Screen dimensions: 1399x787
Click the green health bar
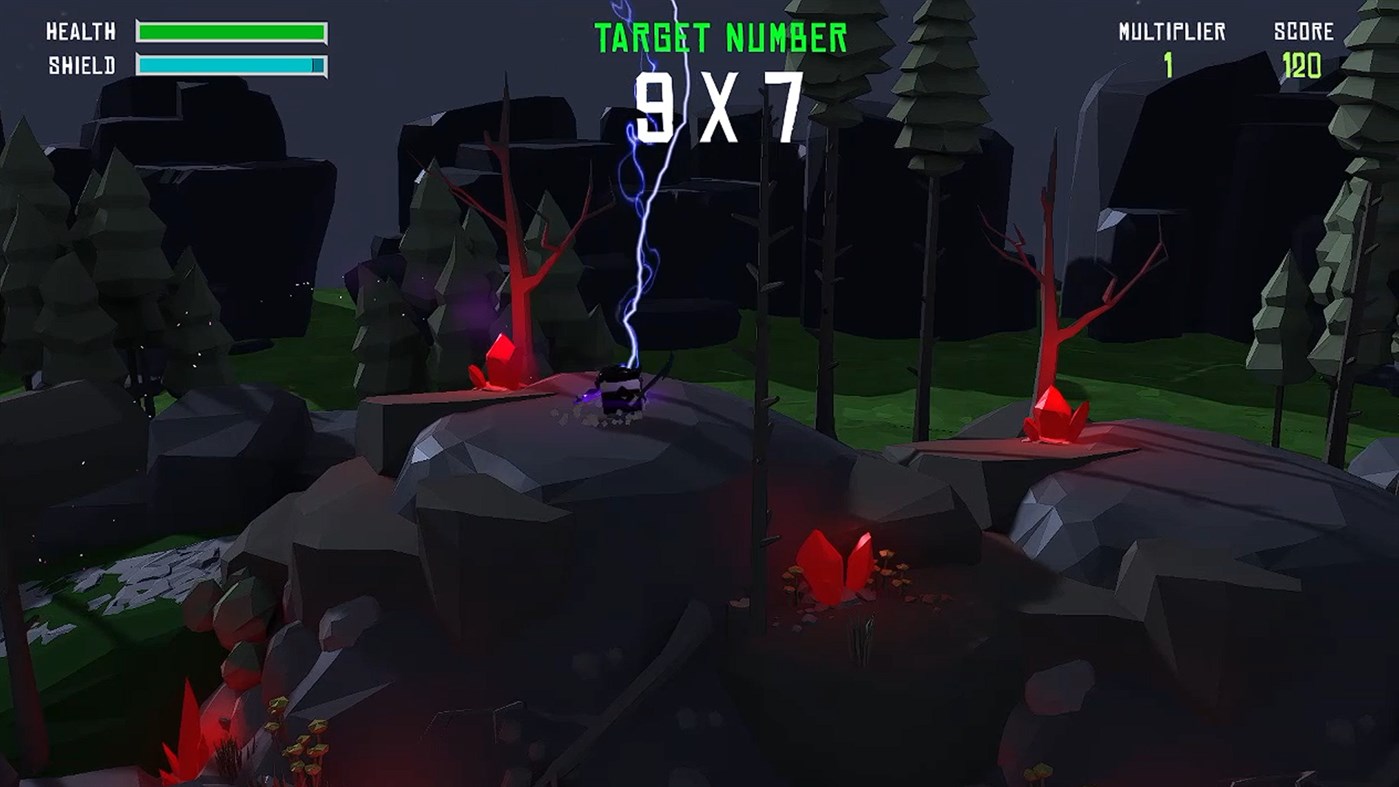coord(232,32)
